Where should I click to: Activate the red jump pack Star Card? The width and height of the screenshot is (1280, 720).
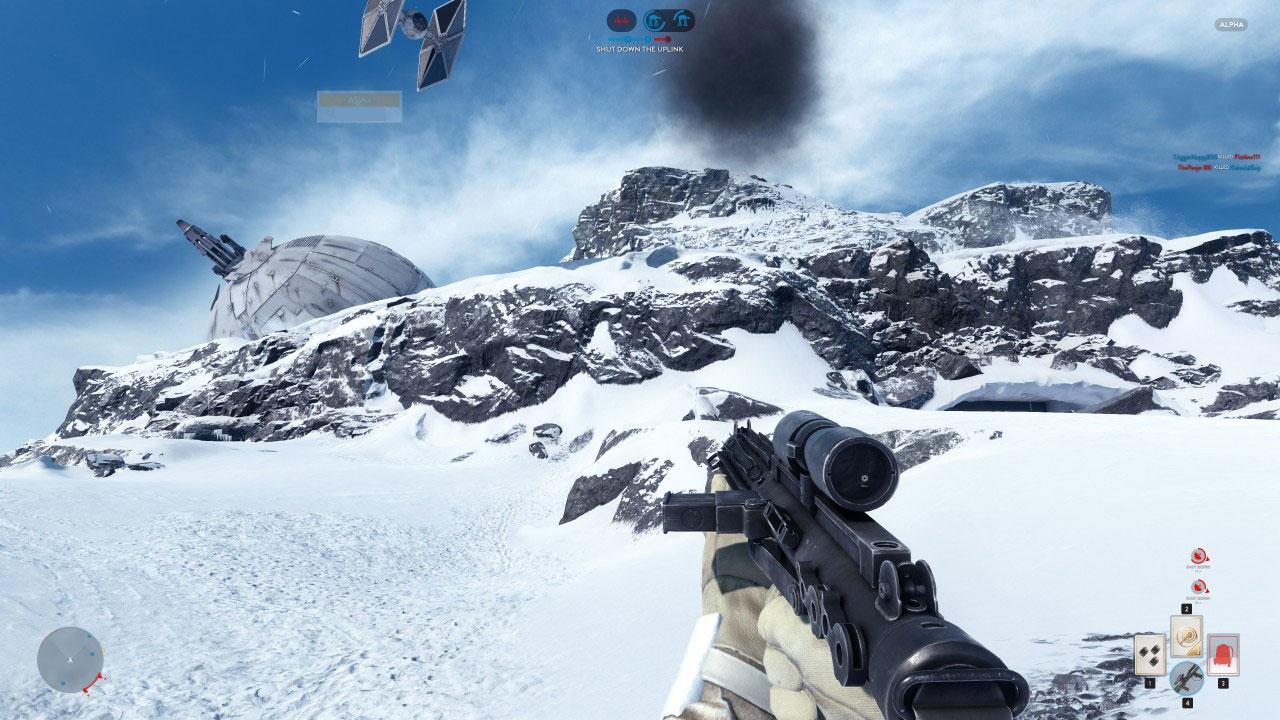tap(1222, 656)
